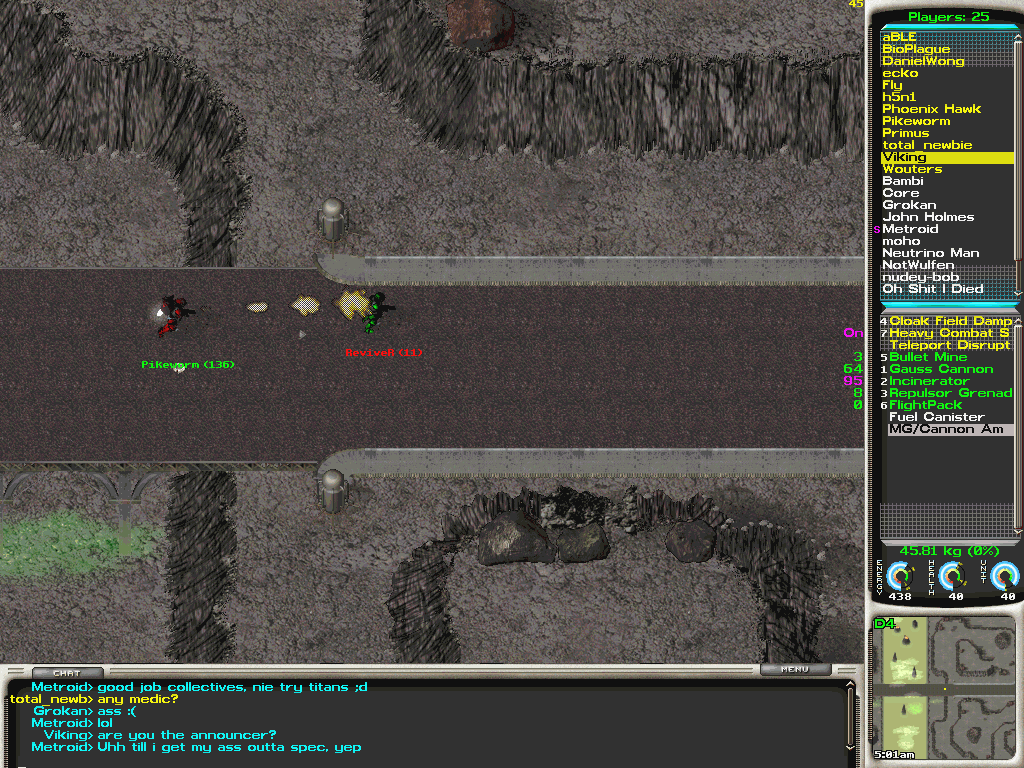This screenshot has width=1024, height=768.
Task: Select the Bullet Mine item
Action: pos(928,357)
